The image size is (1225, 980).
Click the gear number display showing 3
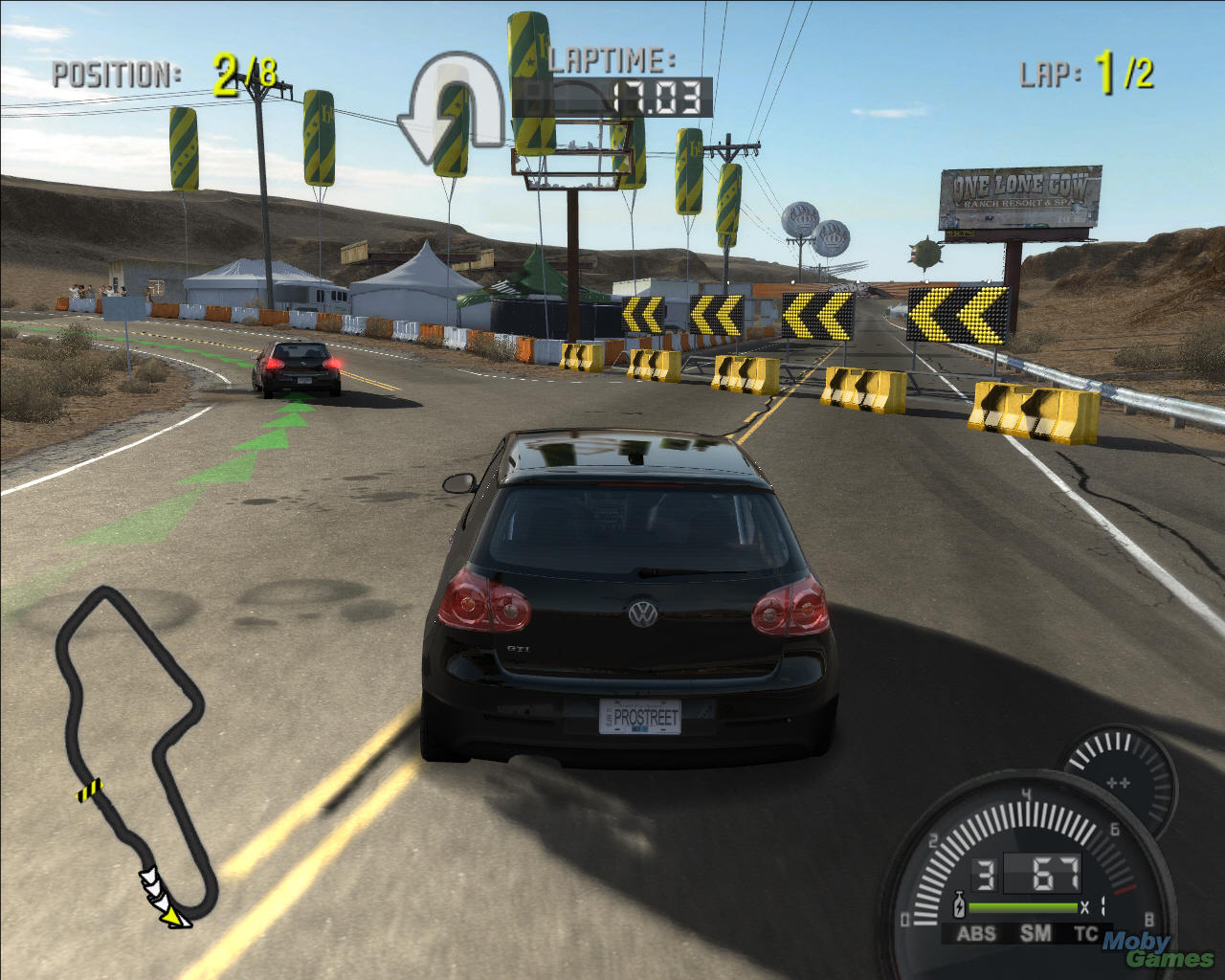pyautogui.click(x=983, y=874)
